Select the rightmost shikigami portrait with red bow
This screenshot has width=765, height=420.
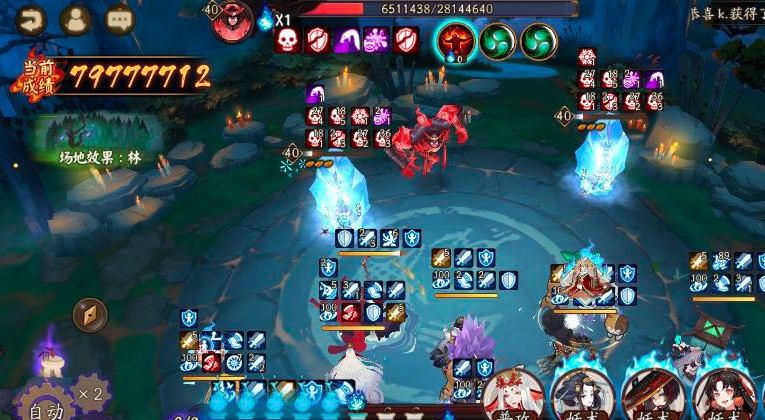pos(723,395)
